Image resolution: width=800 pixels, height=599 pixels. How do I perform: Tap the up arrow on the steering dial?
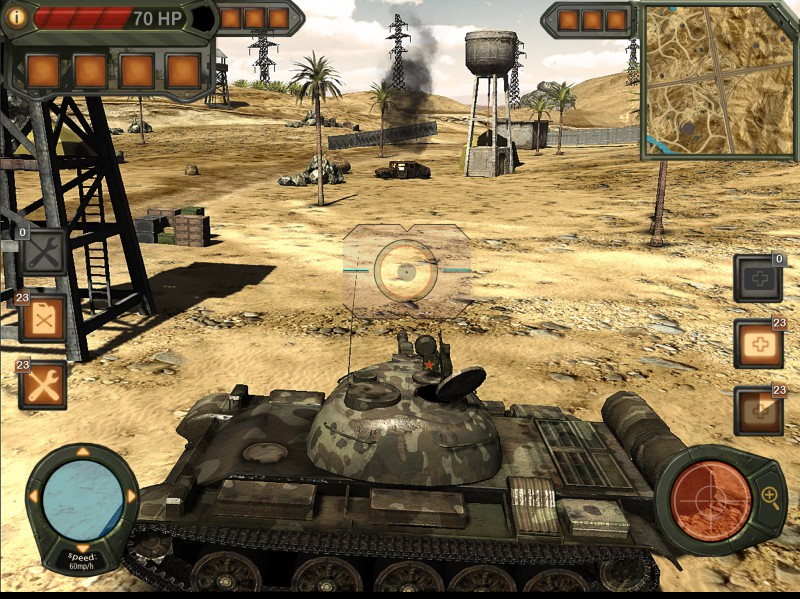tap(83, 453)
